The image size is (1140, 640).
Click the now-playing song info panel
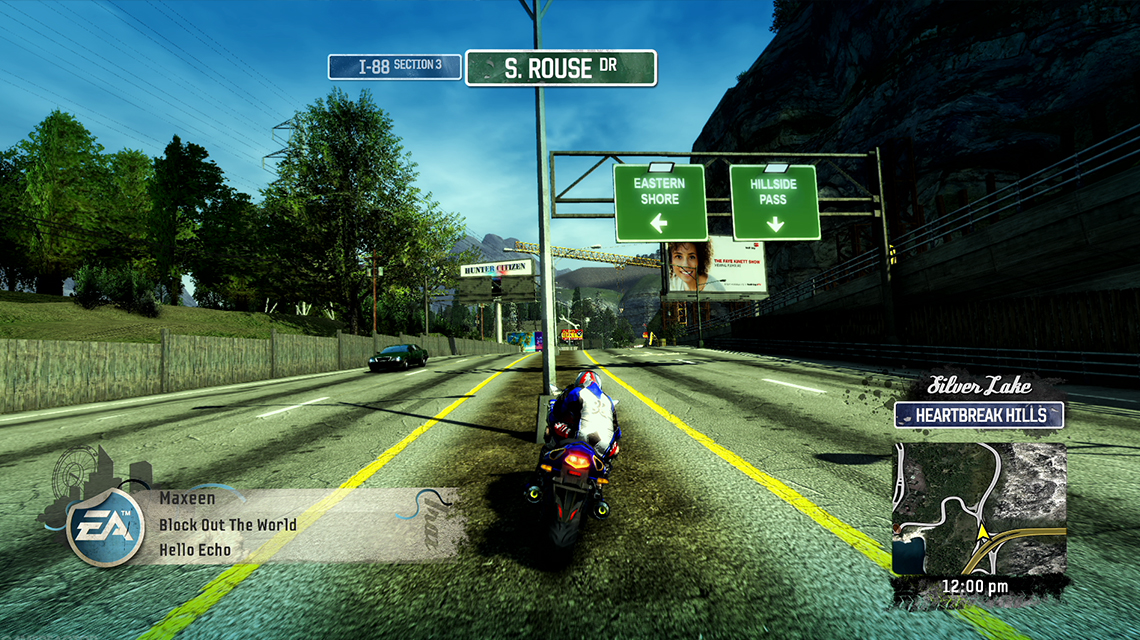point(300,524)
